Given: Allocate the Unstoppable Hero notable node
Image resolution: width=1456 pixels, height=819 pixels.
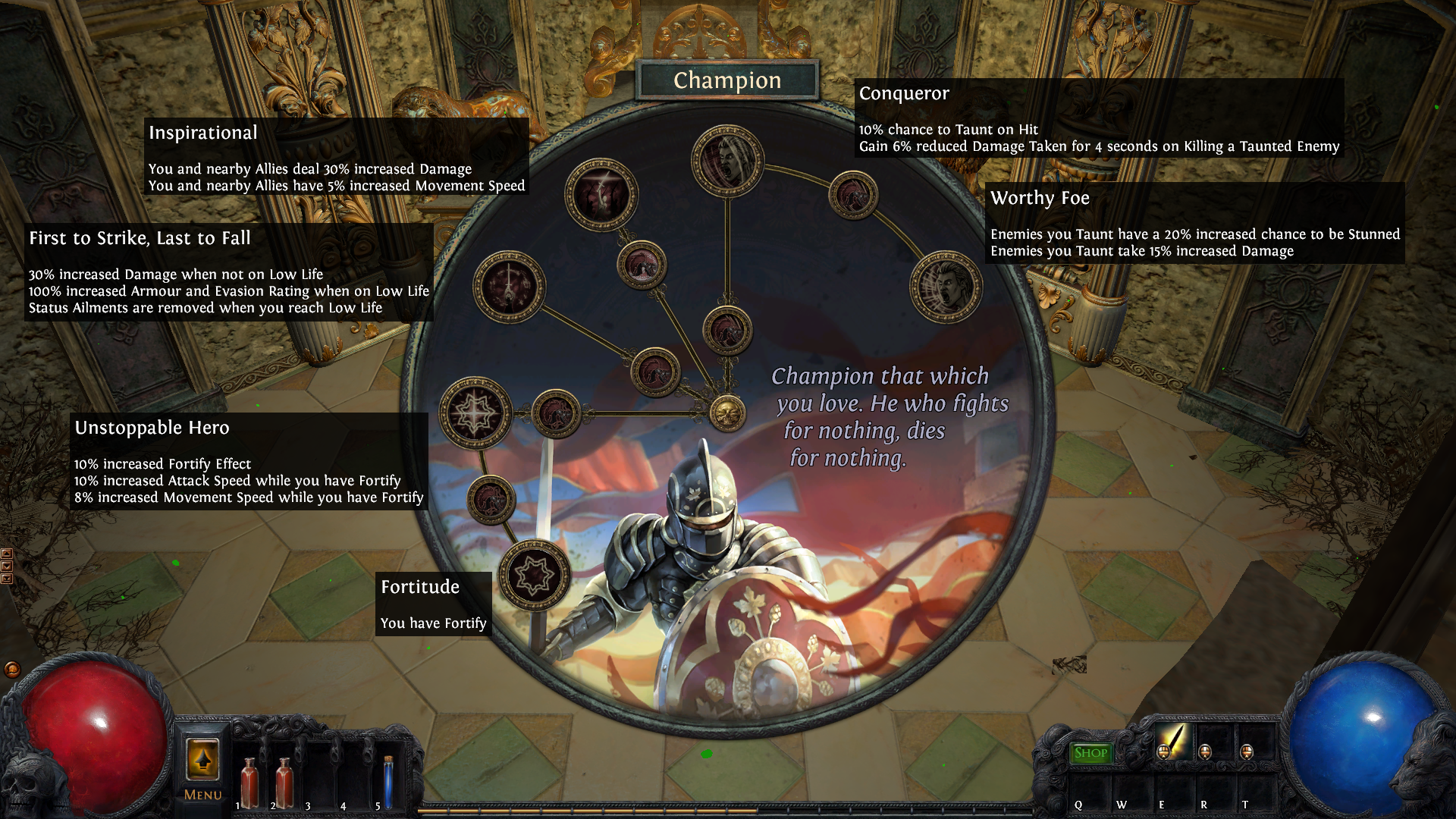Looking at the screenshot, I should click(475, 413).
